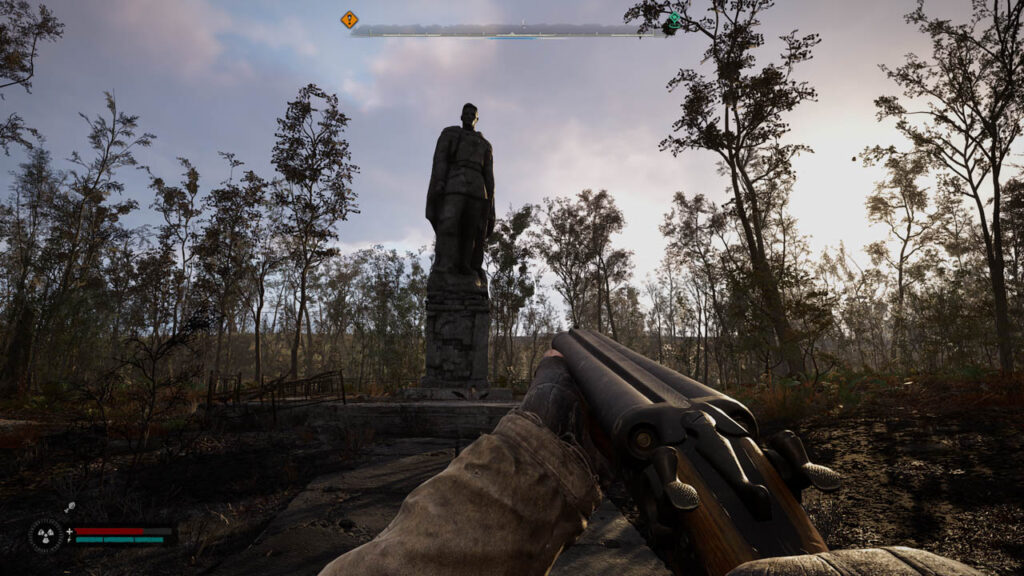The height and width of the screenshot is (576, 1024).
Task: Click the hunger status icon above the radiation gauge
Action: click(71, 508)
